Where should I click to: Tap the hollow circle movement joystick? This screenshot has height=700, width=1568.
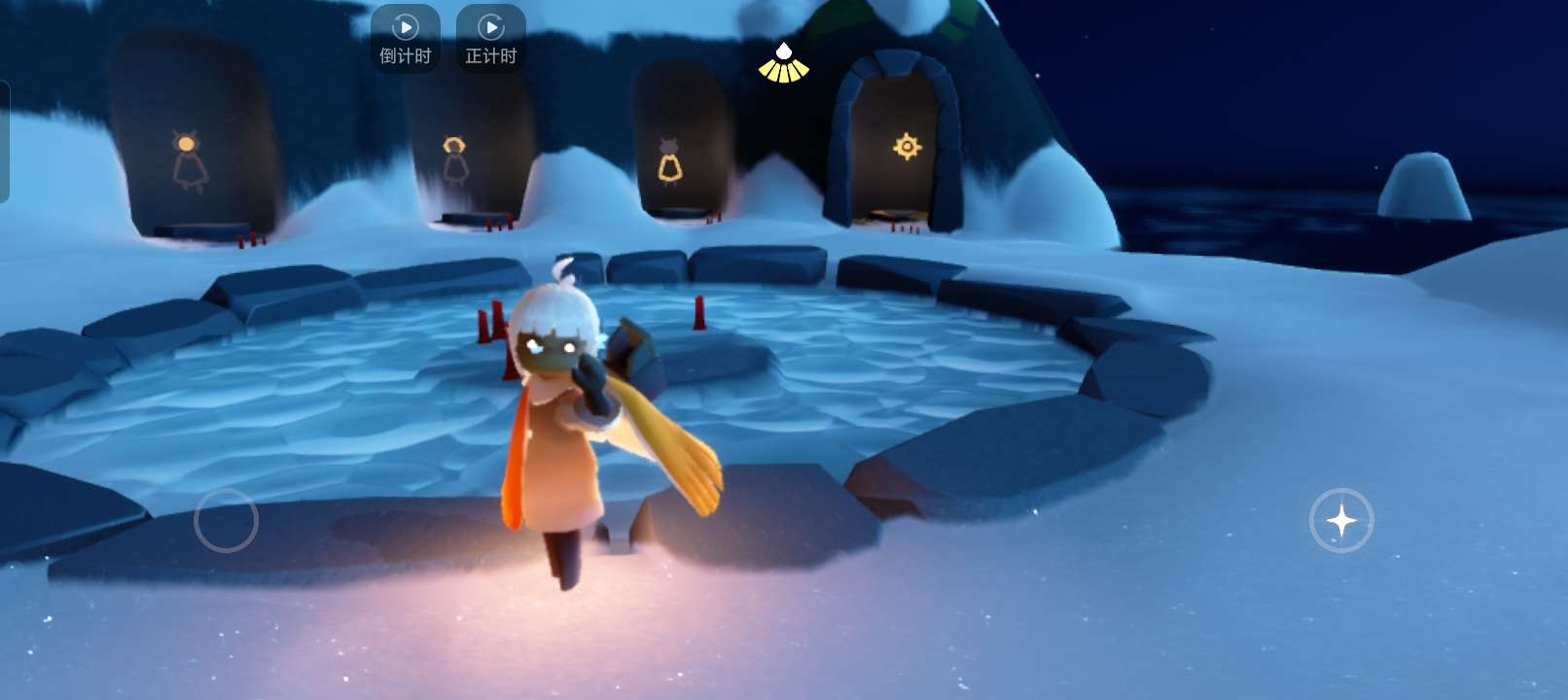(x=226, y=520)
